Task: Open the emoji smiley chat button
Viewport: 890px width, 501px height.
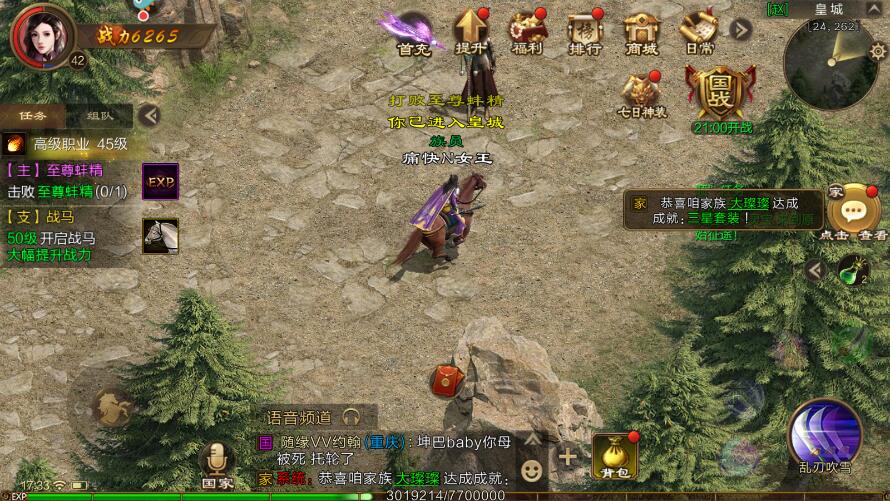Action: coord(533,468)
